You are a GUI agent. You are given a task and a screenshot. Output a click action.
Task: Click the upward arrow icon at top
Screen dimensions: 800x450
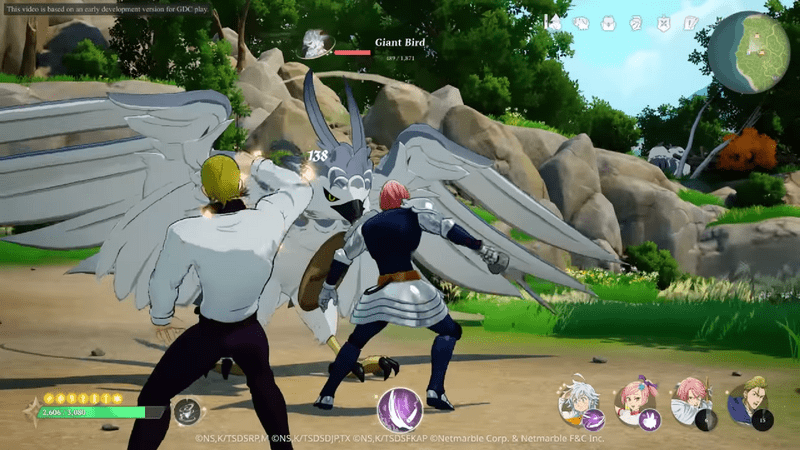tap(554, 22)
